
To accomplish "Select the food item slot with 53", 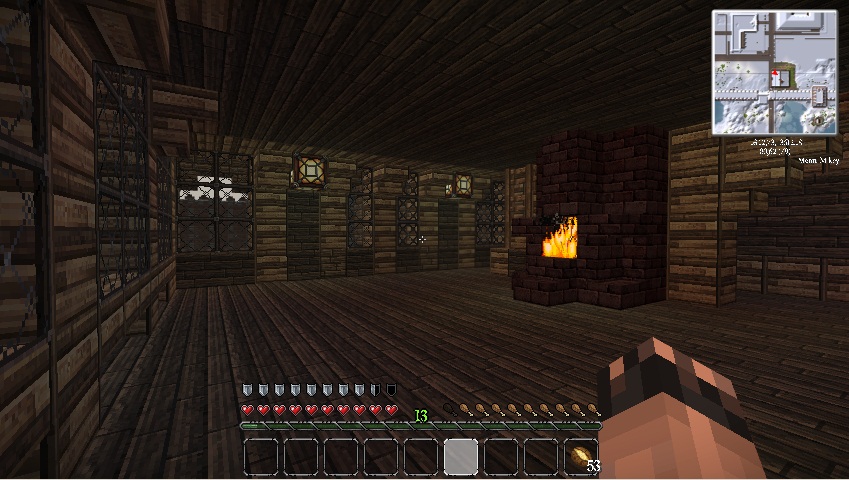I will (581, 457).
